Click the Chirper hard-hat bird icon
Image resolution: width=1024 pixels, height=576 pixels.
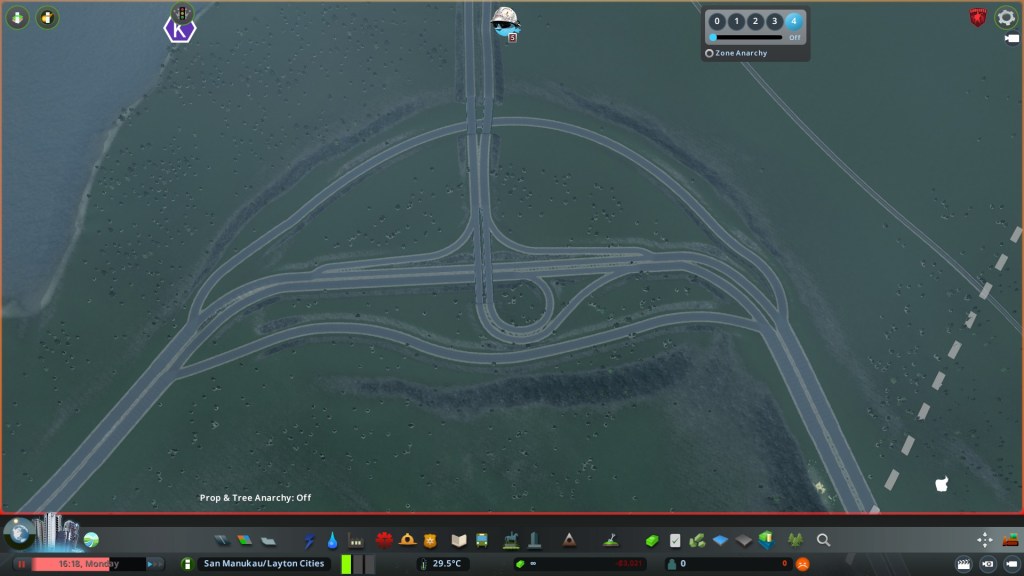505,19
